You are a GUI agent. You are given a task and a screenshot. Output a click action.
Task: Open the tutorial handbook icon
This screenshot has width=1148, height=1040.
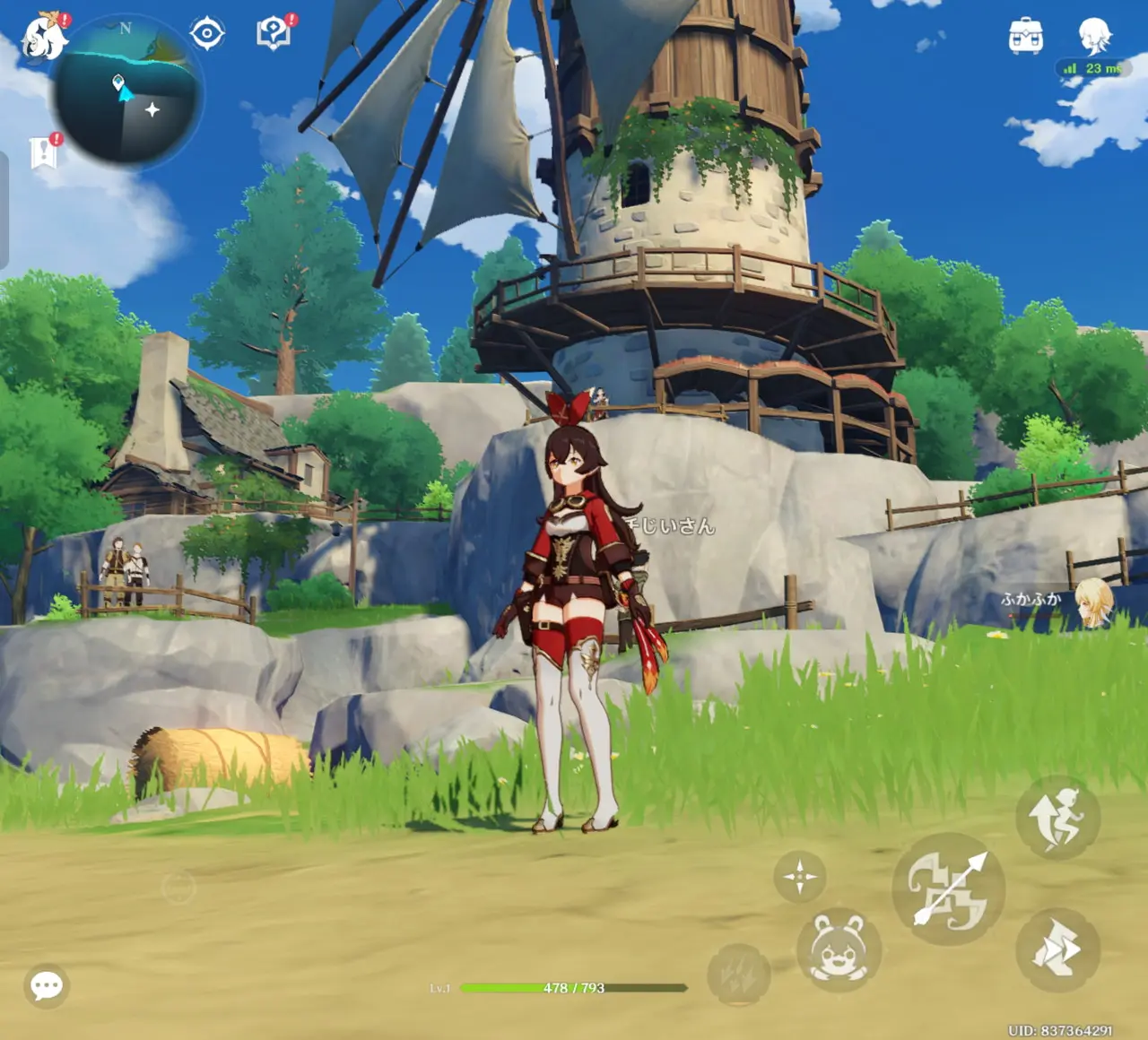coord(274,34)
